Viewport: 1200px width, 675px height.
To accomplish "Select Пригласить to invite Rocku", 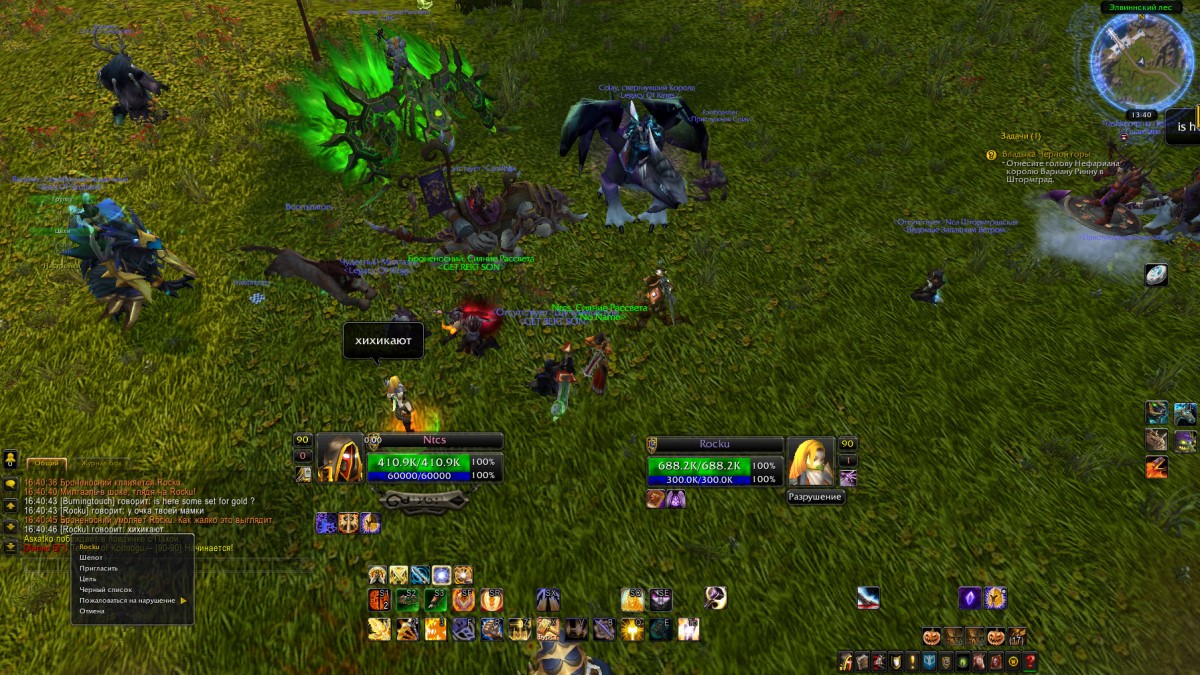I will click(x=99, y=568).
